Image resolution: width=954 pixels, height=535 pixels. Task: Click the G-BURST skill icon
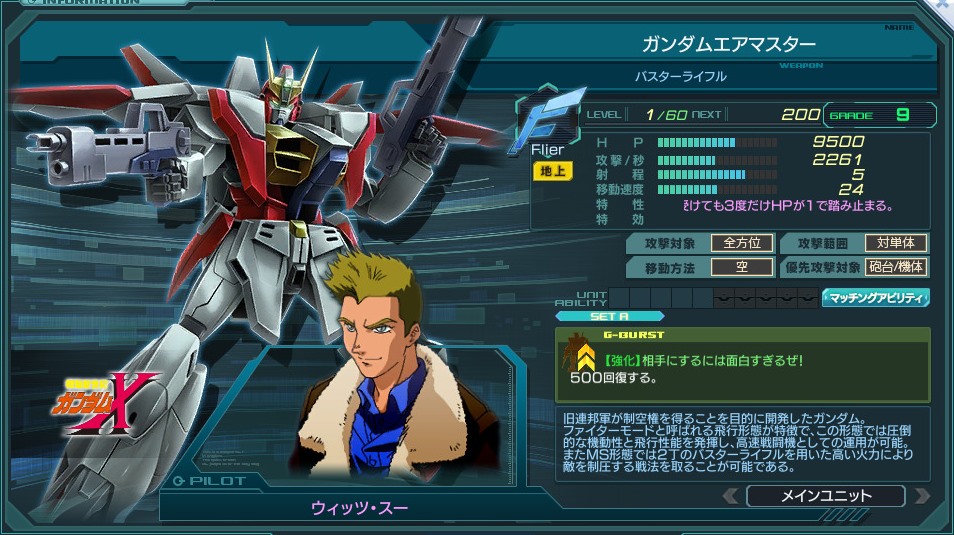pyautogui.click(x=580, y=355)
